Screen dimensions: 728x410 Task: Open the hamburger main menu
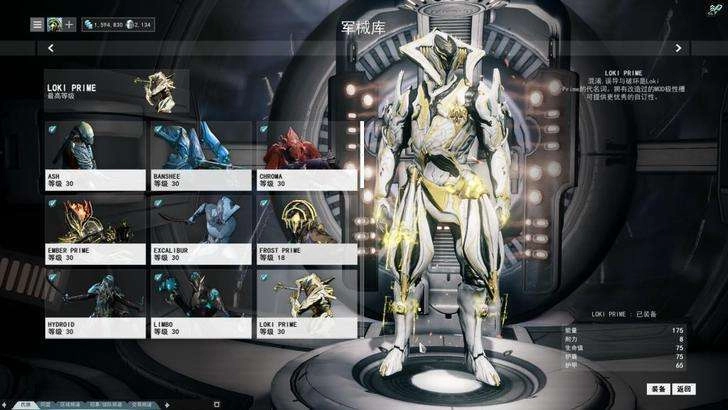37,23
